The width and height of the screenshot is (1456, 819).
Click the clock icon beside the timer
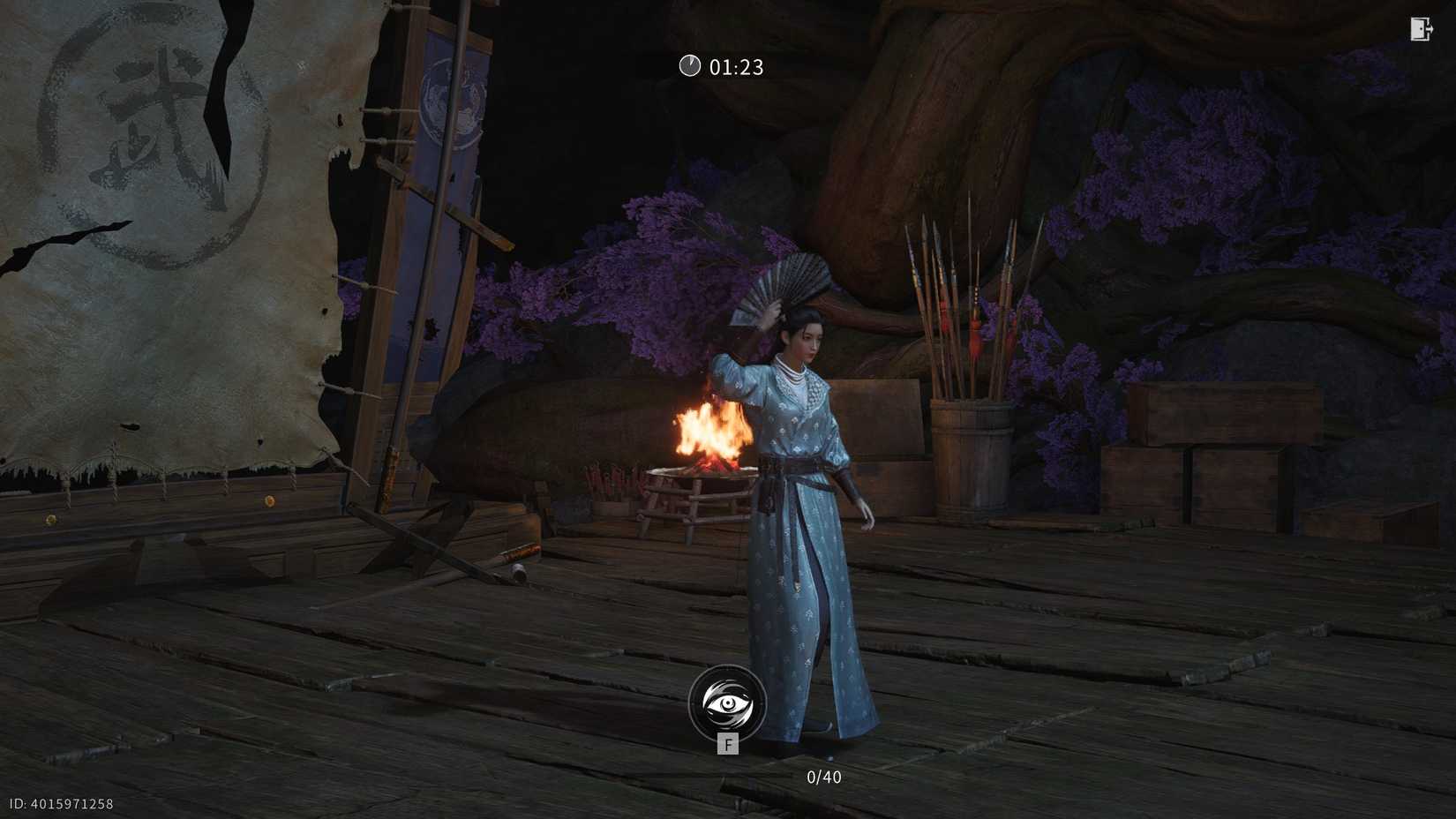pos(690,65)
